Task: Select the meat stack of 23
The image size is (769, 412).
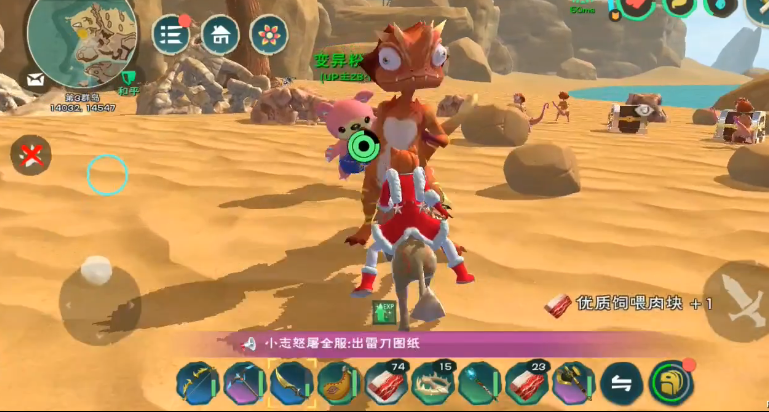Action: tap(526, 382)
